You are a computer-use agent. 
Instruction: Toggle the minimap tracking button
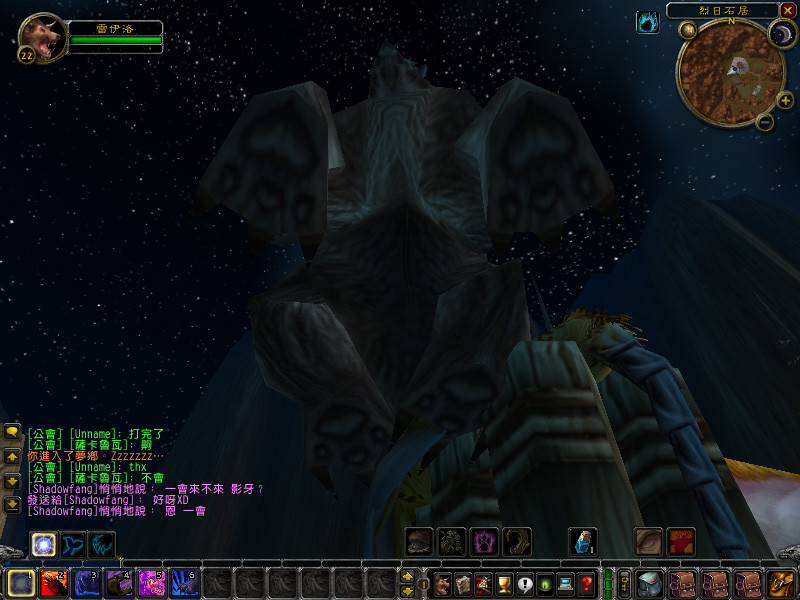coord(687,30)
